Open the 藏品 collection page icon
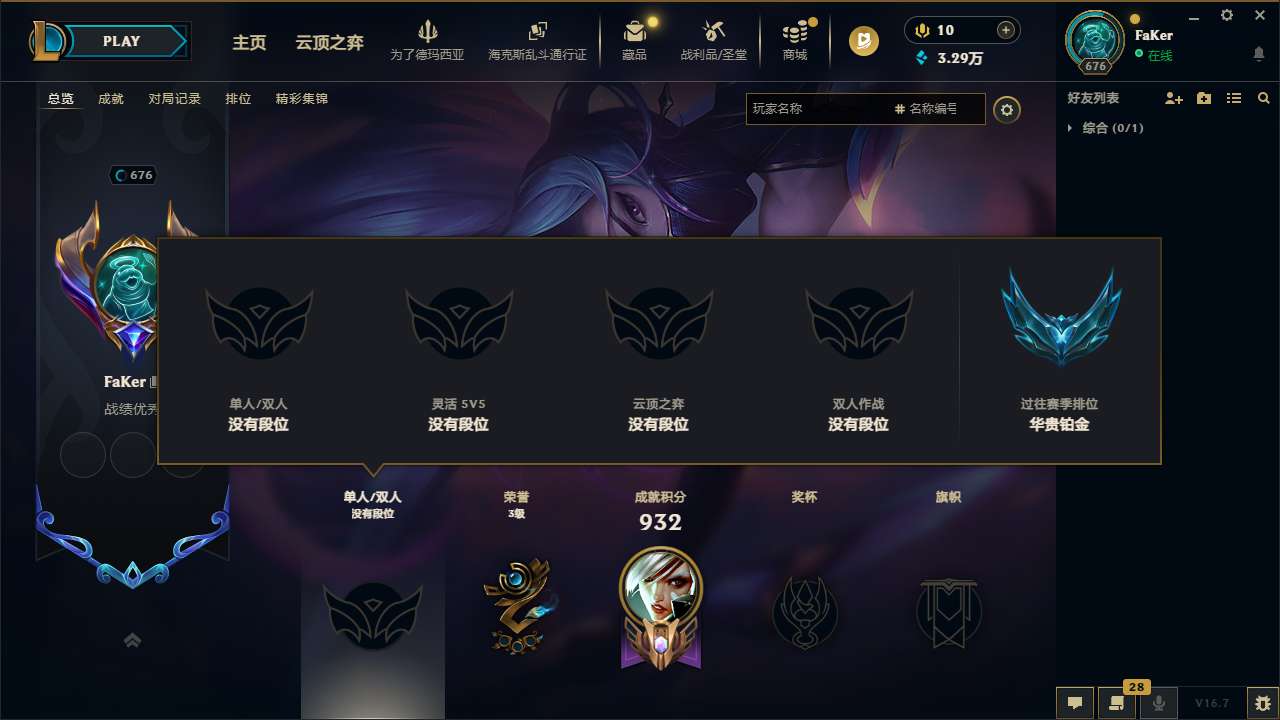1280x720 pixels. pos(636,41)
